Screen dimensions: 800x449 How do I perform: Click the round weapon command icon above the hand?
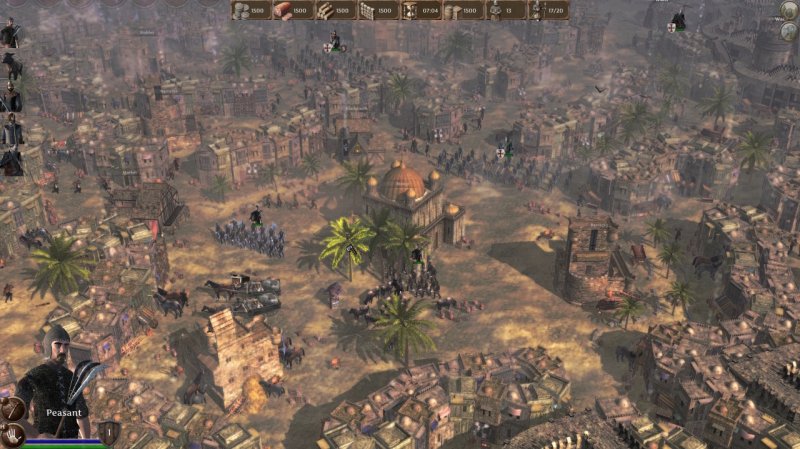coord(12,408)
